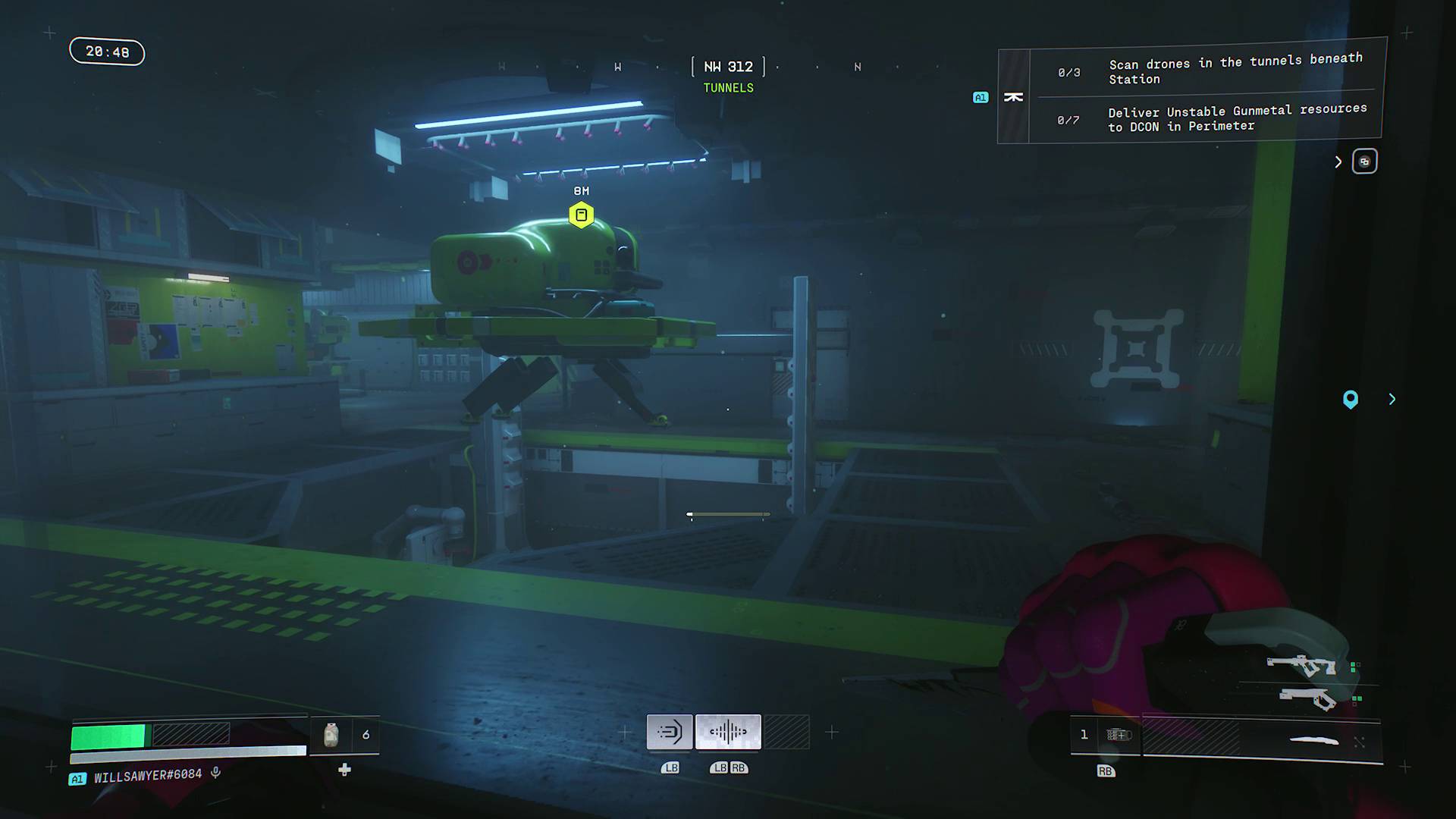The width and height of the screenshot is (1456, 819).
Task: Expand the chevron below the quest tracker
Action: [x=1338, y=162]
